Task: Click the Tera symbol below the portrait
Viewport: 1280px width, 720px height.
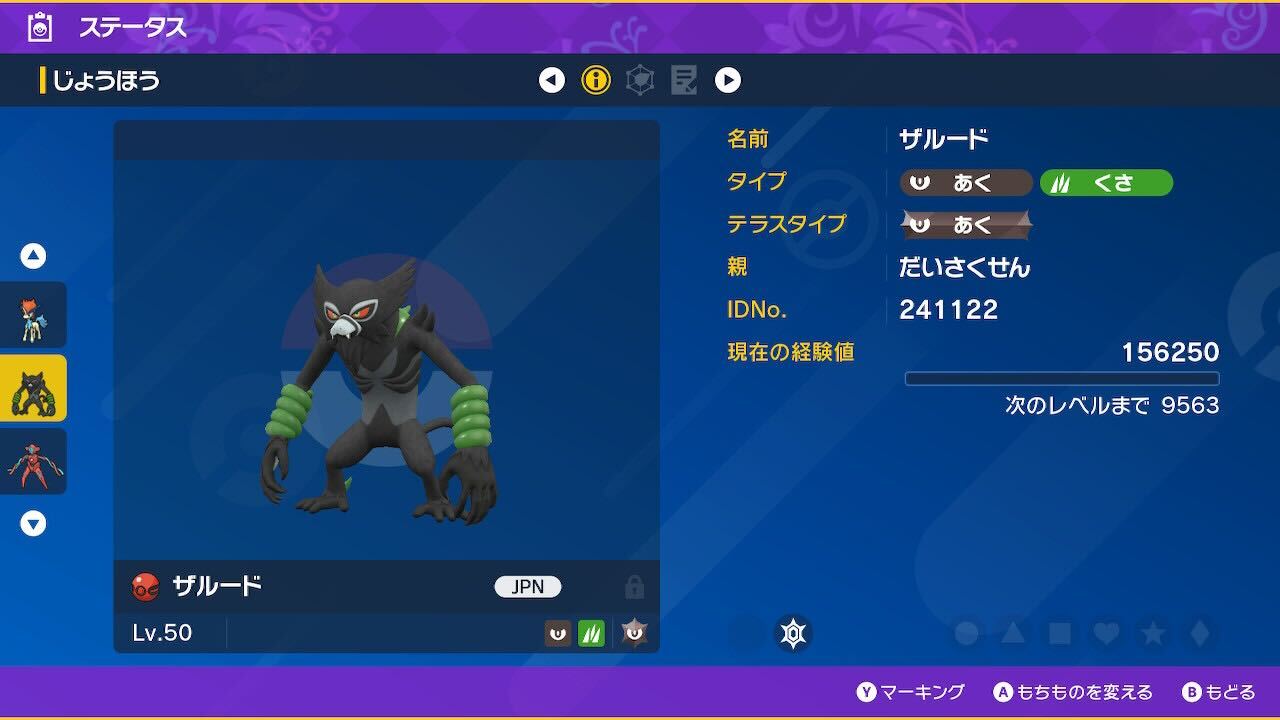Action: pyautogui.click(x=793, y=633)
